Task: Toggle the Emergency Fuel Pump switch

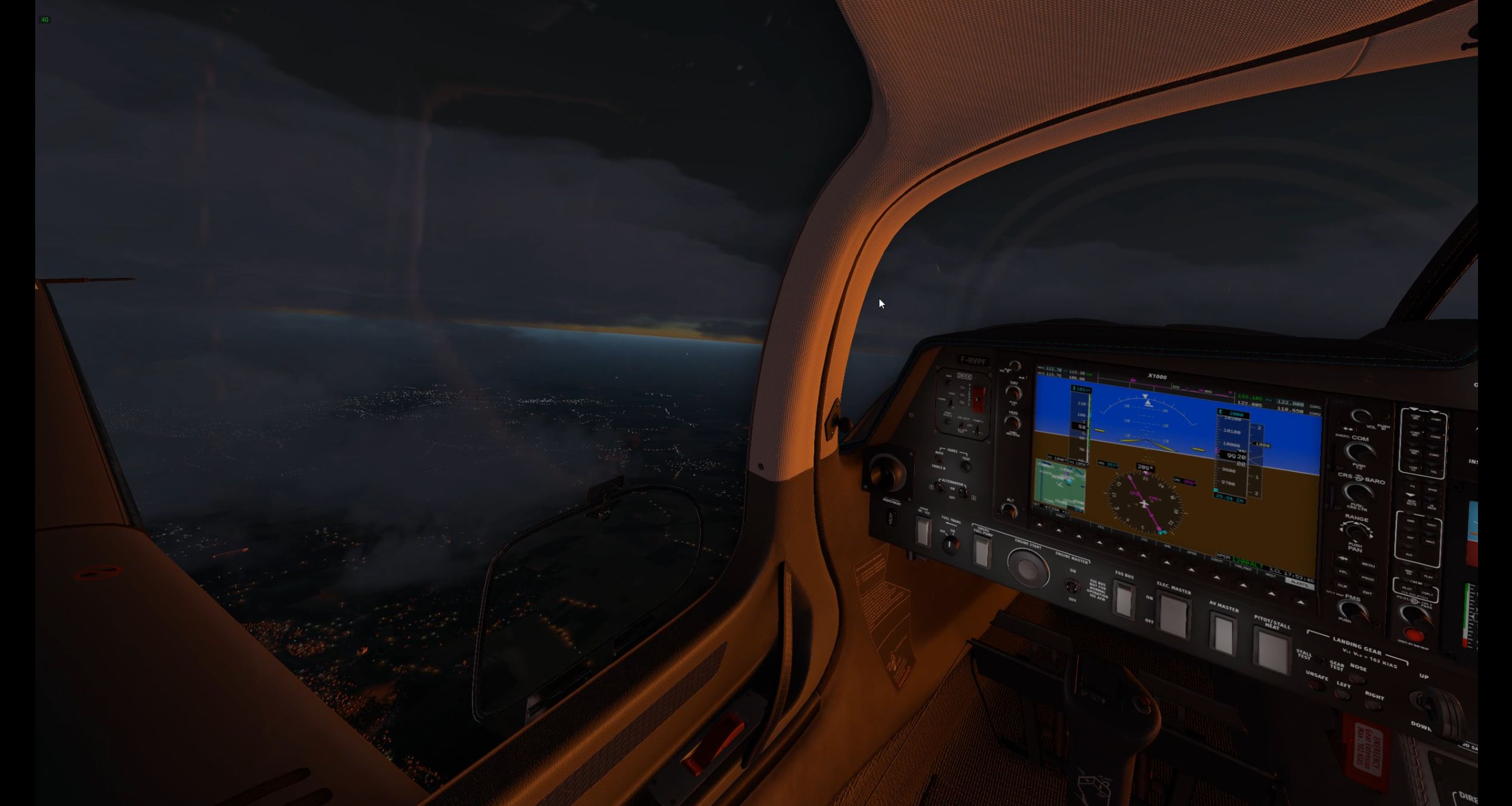Action: 982,551
